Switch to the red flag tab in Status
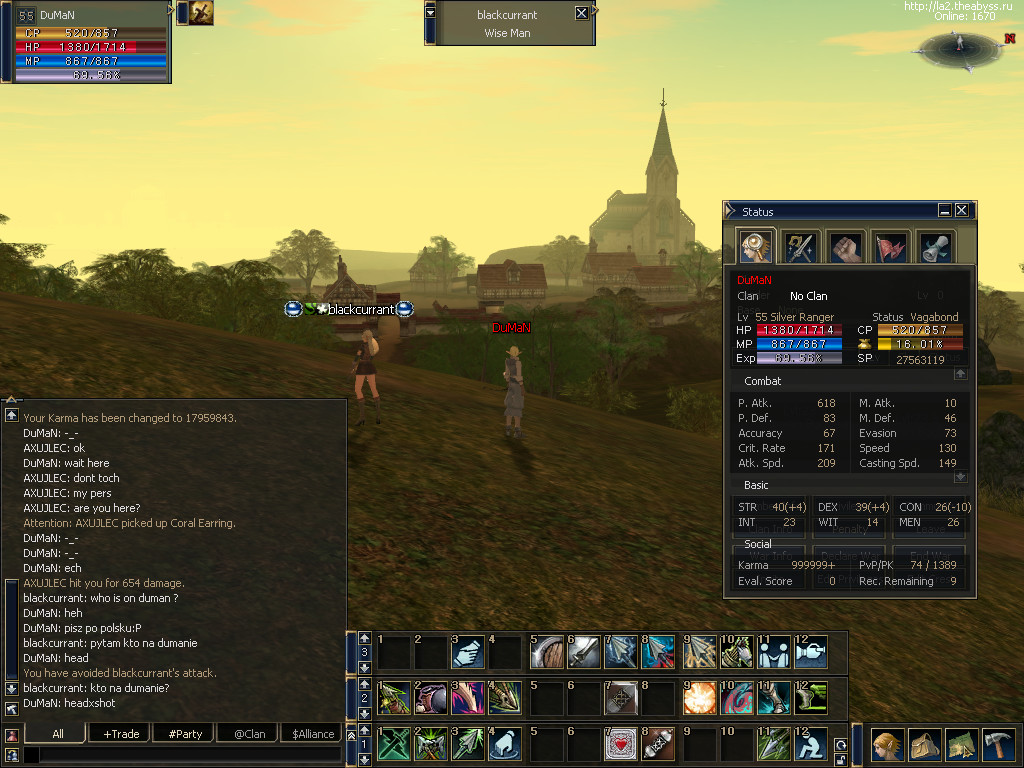Screen dimensions: 1024x768 [890, 247]
